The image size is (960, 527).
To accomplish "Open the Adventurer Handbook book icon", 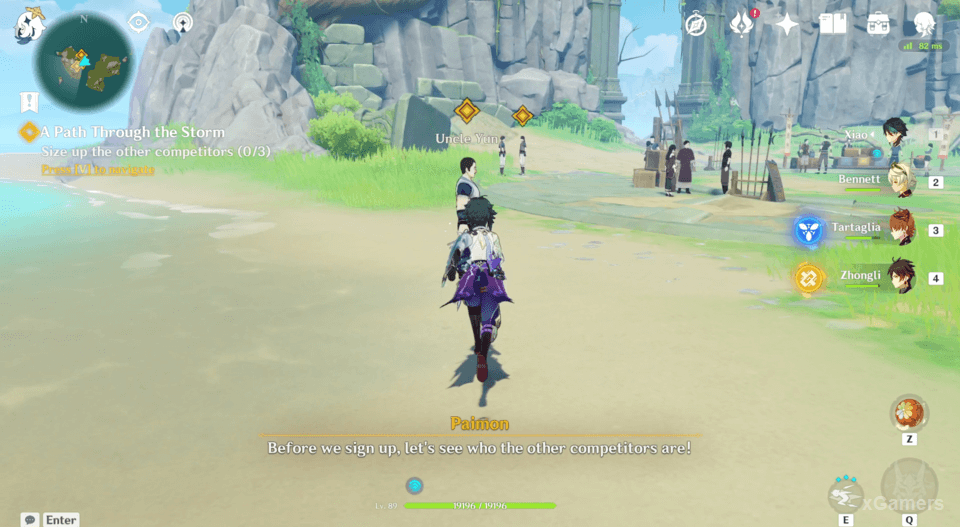I will pos(832,24).
